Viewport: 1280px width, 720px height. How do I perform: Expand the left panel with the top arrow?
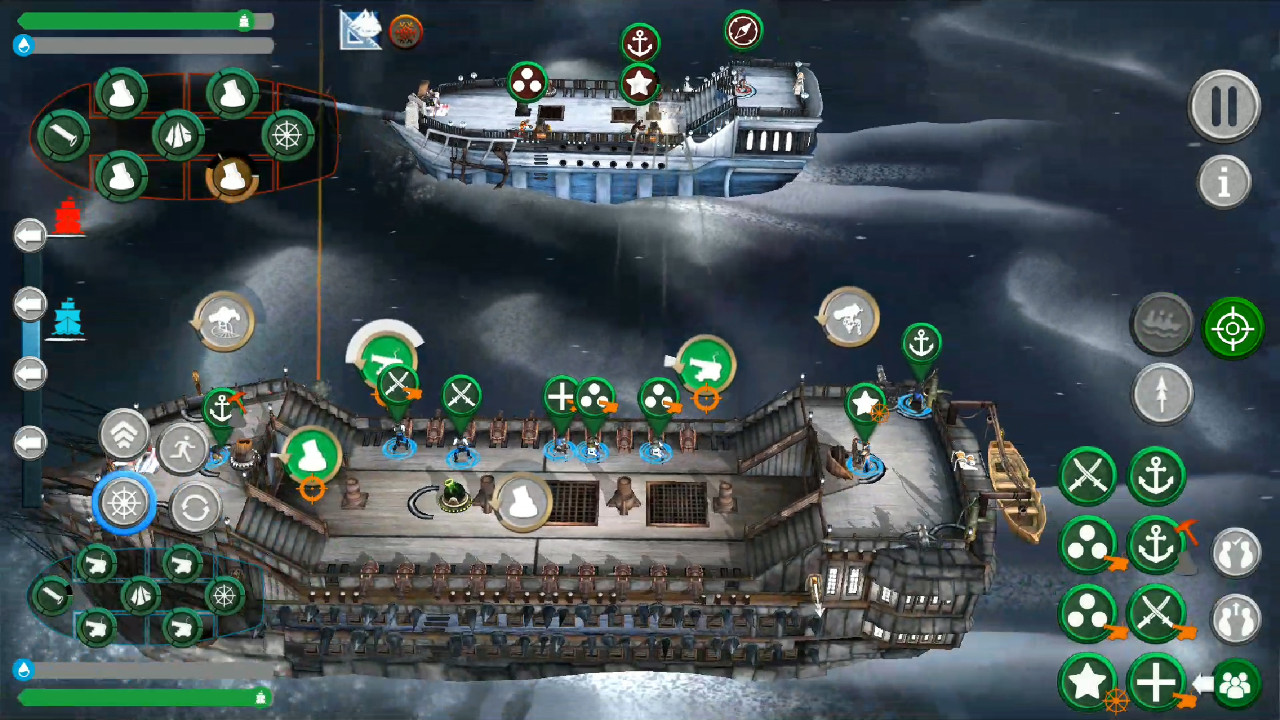point(29,233)
